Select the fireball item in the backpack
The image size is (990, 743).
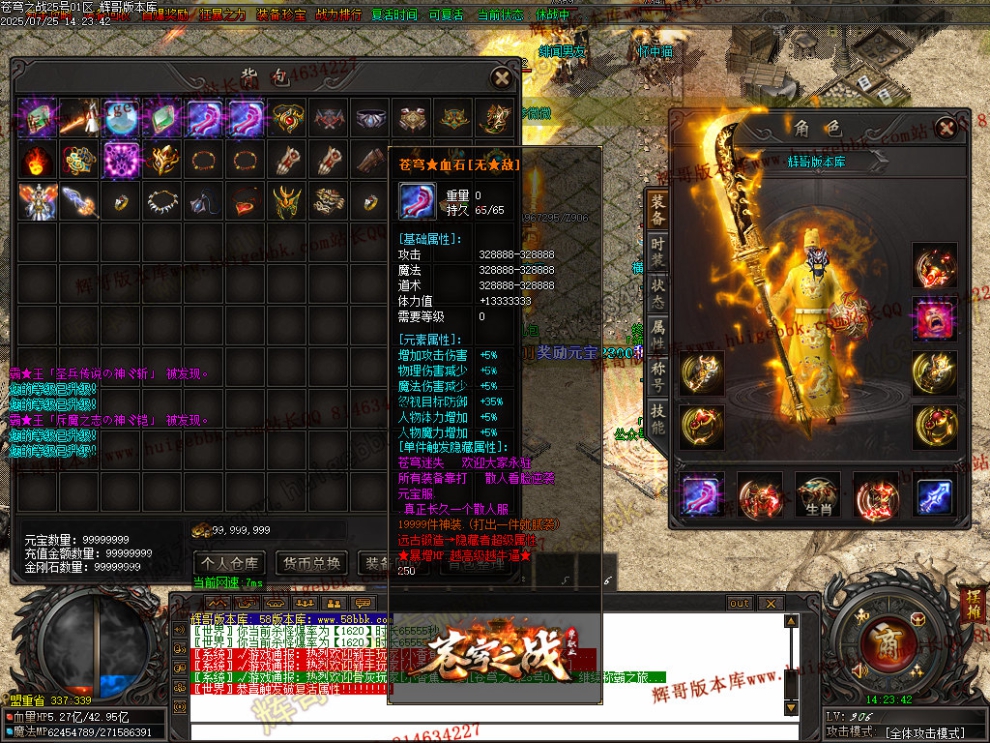(36, 160)
